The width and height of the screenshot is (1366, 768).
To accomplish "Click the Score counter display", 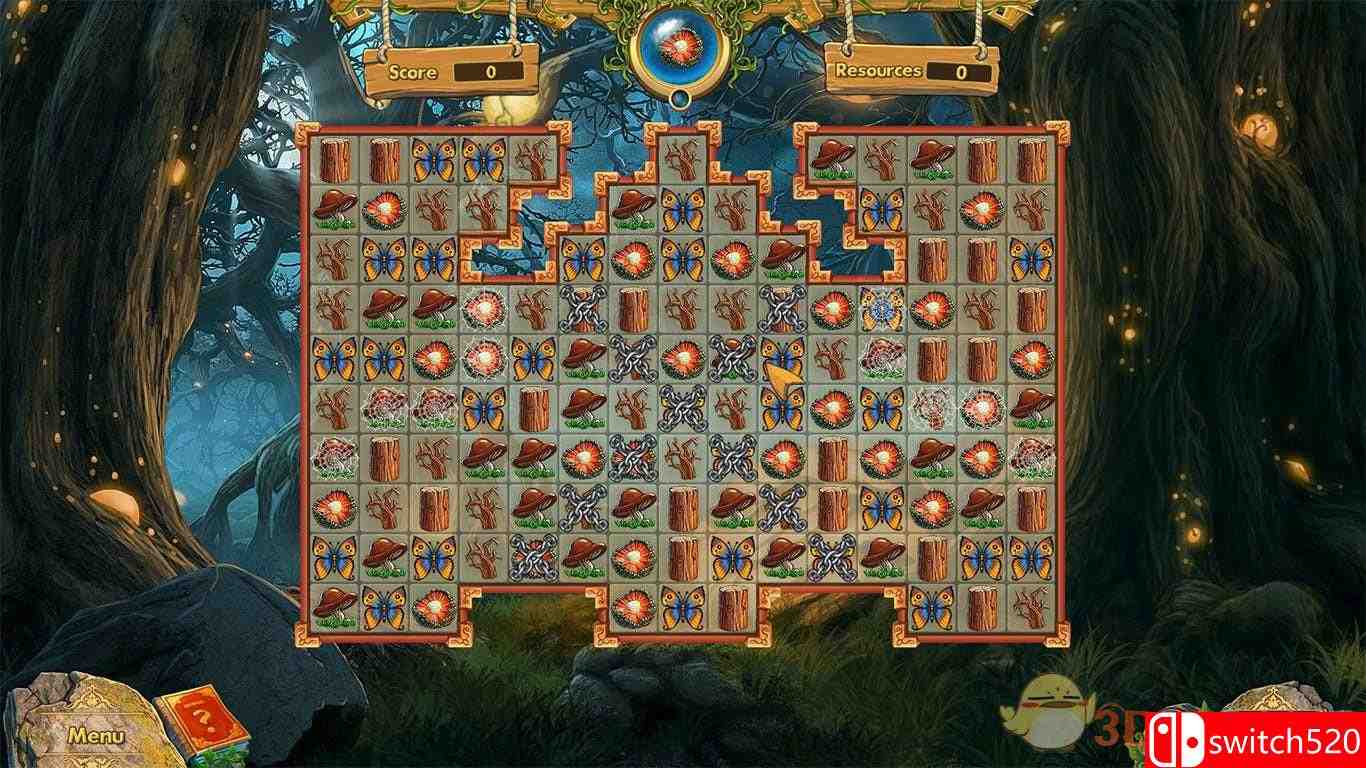I will (x=487, y=72).
